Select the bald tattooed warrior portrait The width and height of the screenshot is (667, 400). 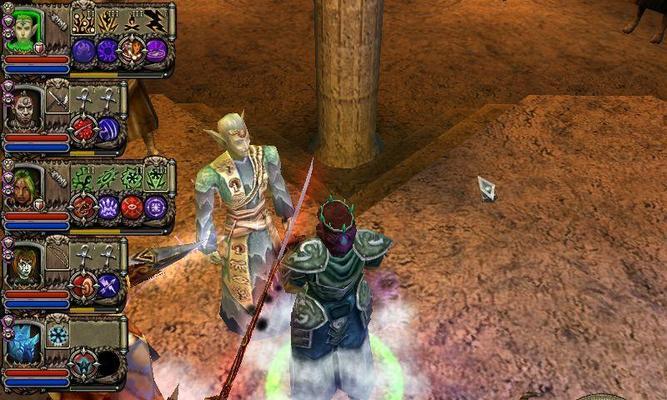(22, 108)
